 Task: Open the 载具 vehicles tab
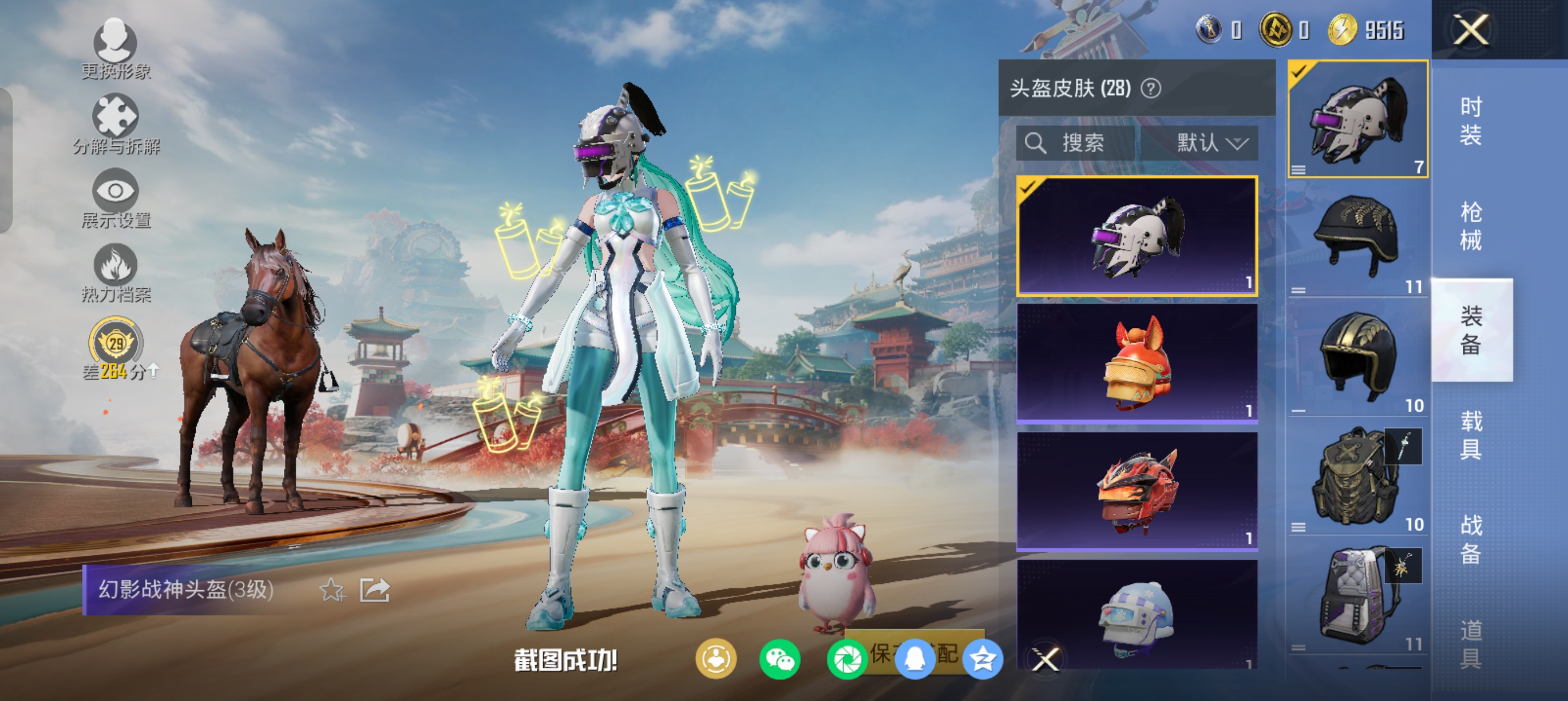[1471, 435]
